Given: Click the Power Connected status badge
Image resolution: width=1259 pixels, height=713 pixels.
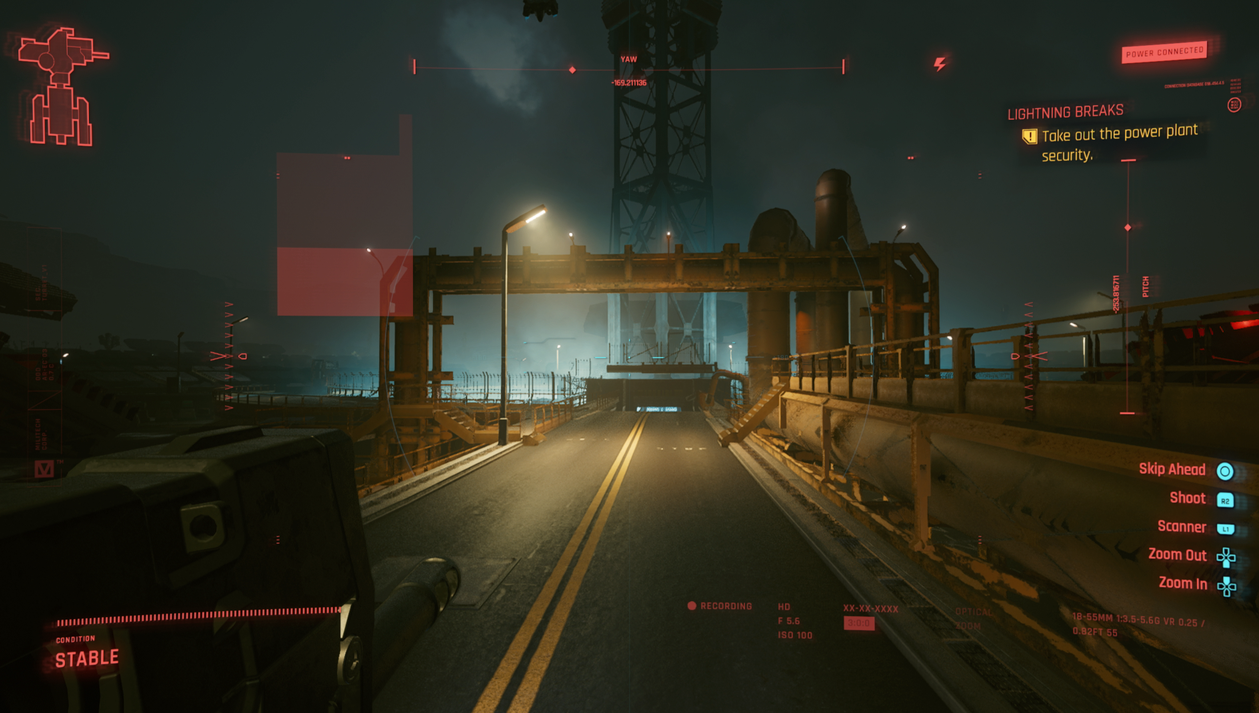Looking at the screenshot, I should pyautogui.click(x=1164, y=52).
